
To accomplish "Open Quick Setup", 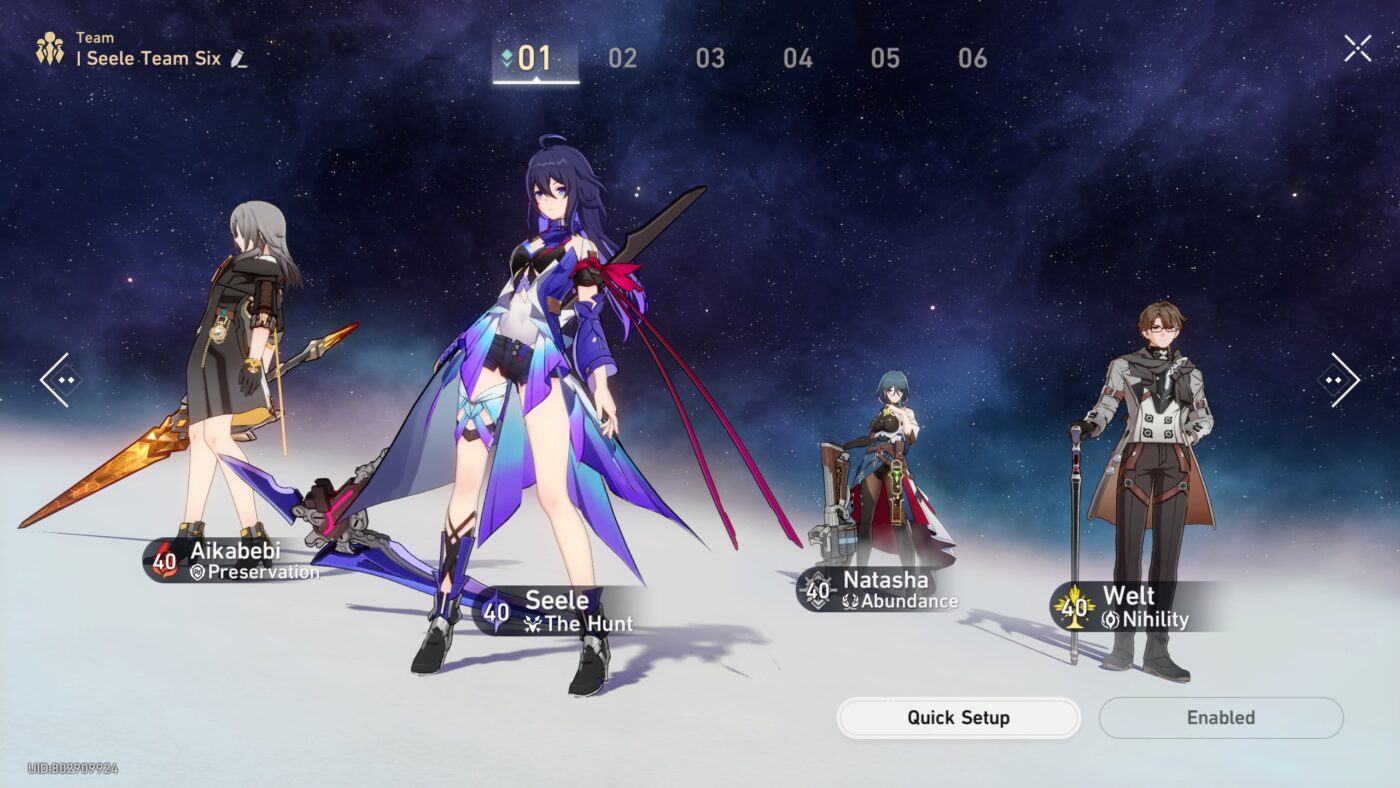I will click(958, 718).
